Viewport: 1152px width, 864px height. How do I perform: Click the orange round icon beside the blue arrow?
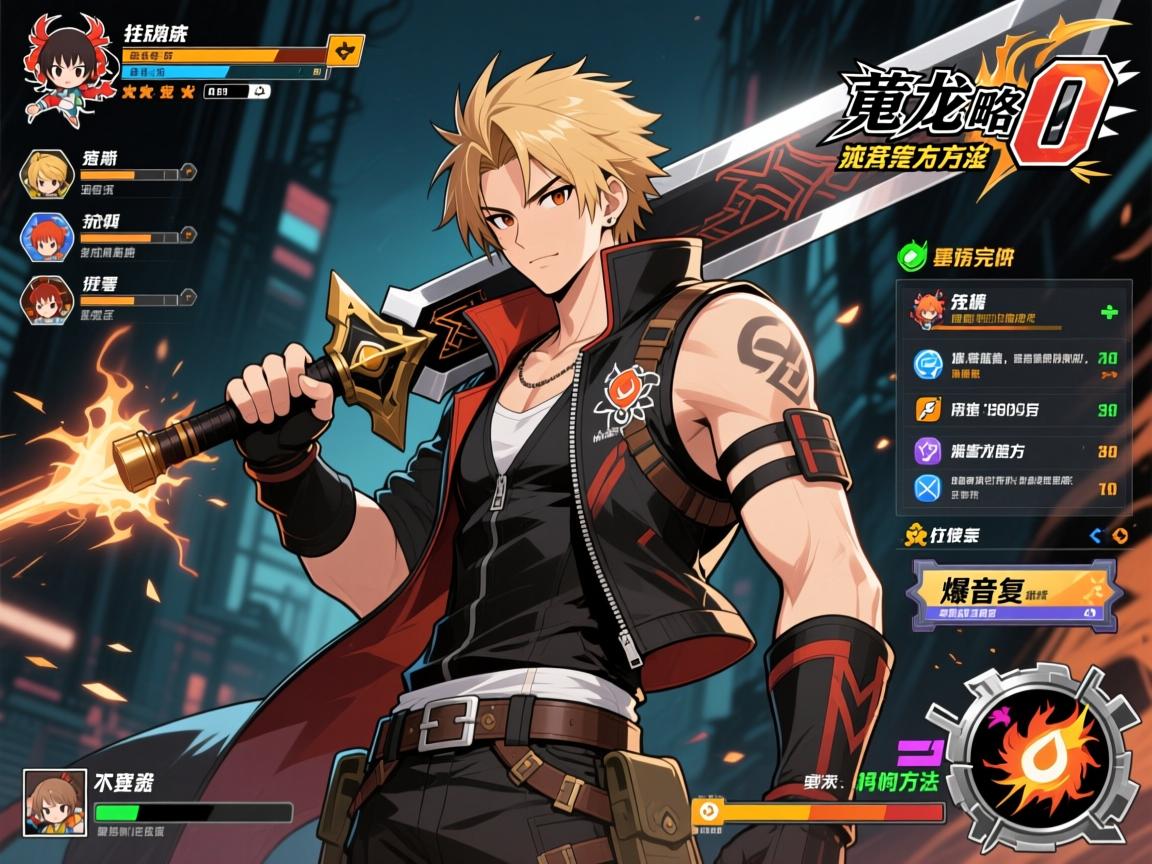pyautogui.click(x=1120, y=536)
